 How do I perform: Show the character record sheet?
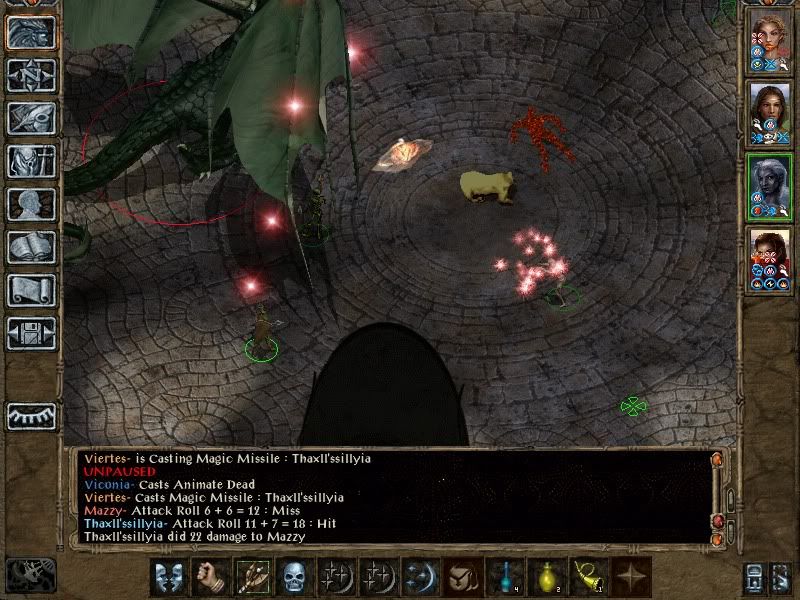(x=31, y=204)
